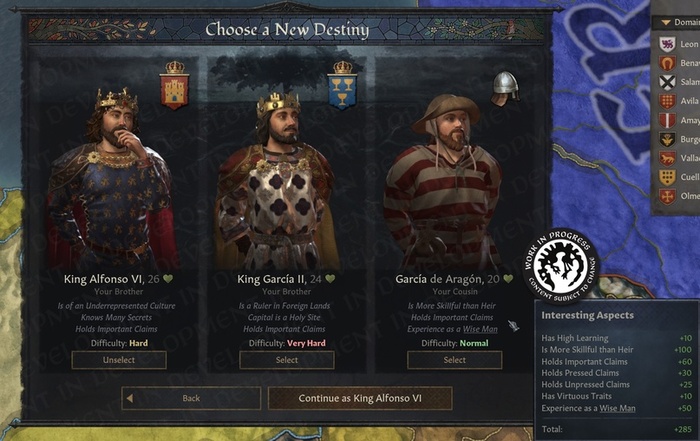The width and height of the screenshot is (700, 441).
Task: Select Leon in the domain list
Action: (678, 44)
